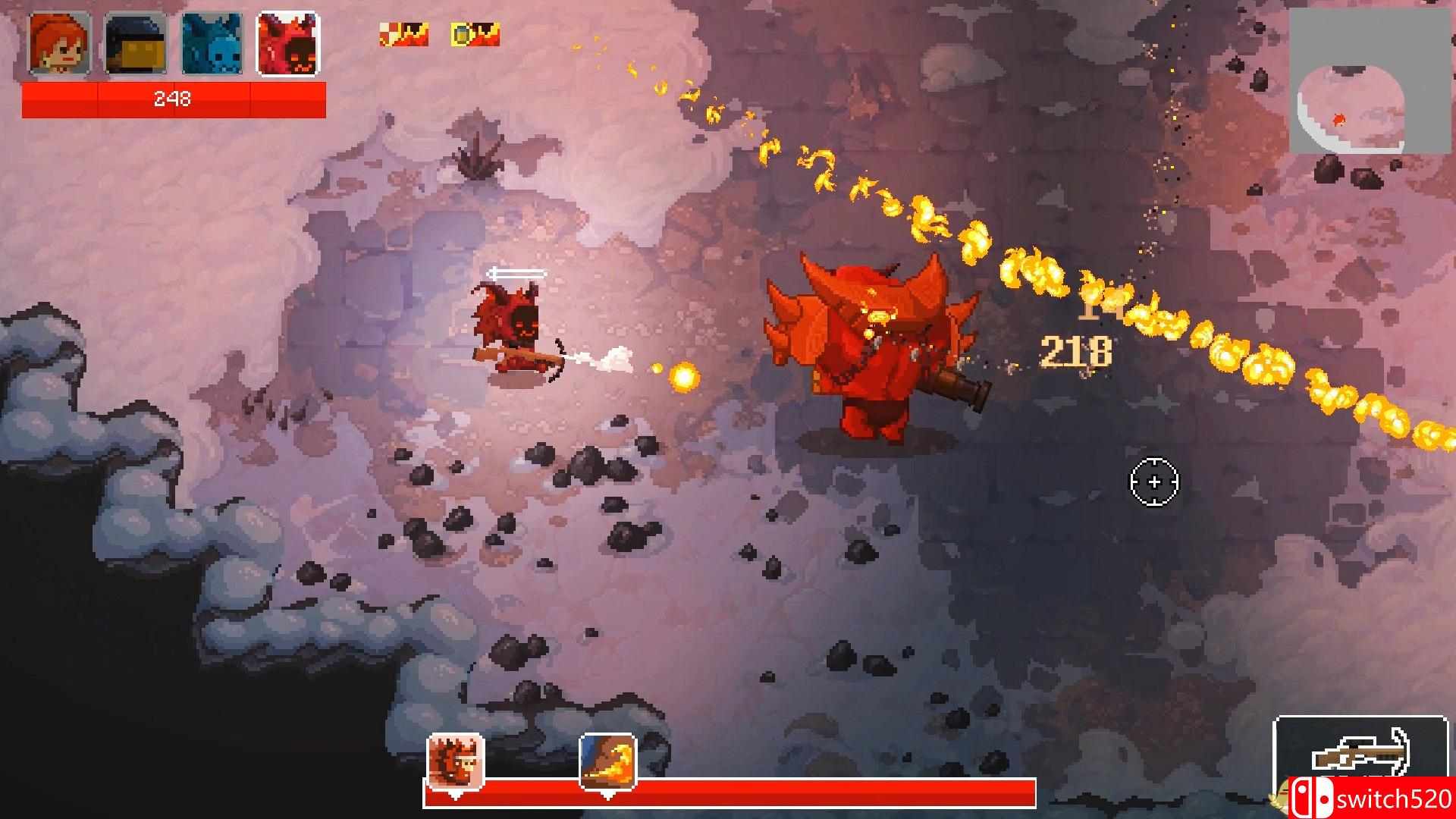Switch to the dark helmeted character portrait
This screenshot has height=819, width=1456.
point(136,45)
